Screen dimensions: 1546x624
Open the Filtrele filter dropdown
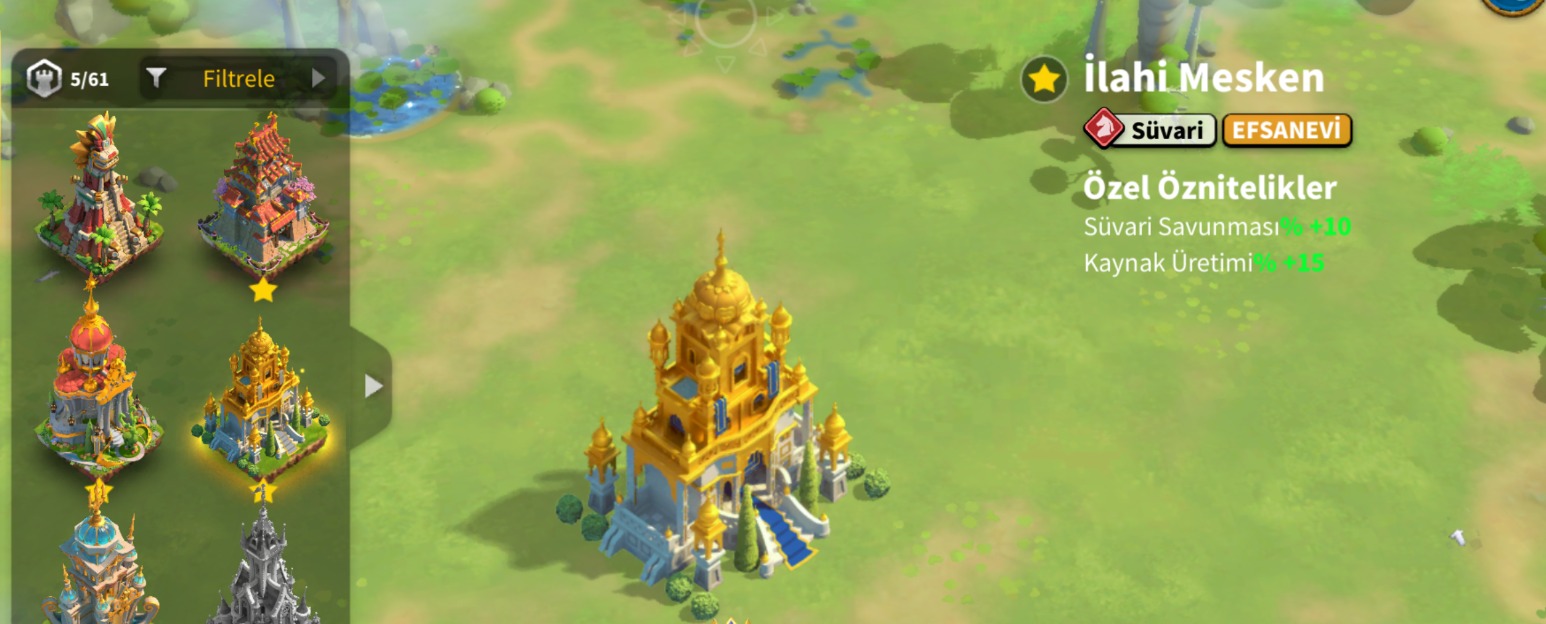[239, 79]
